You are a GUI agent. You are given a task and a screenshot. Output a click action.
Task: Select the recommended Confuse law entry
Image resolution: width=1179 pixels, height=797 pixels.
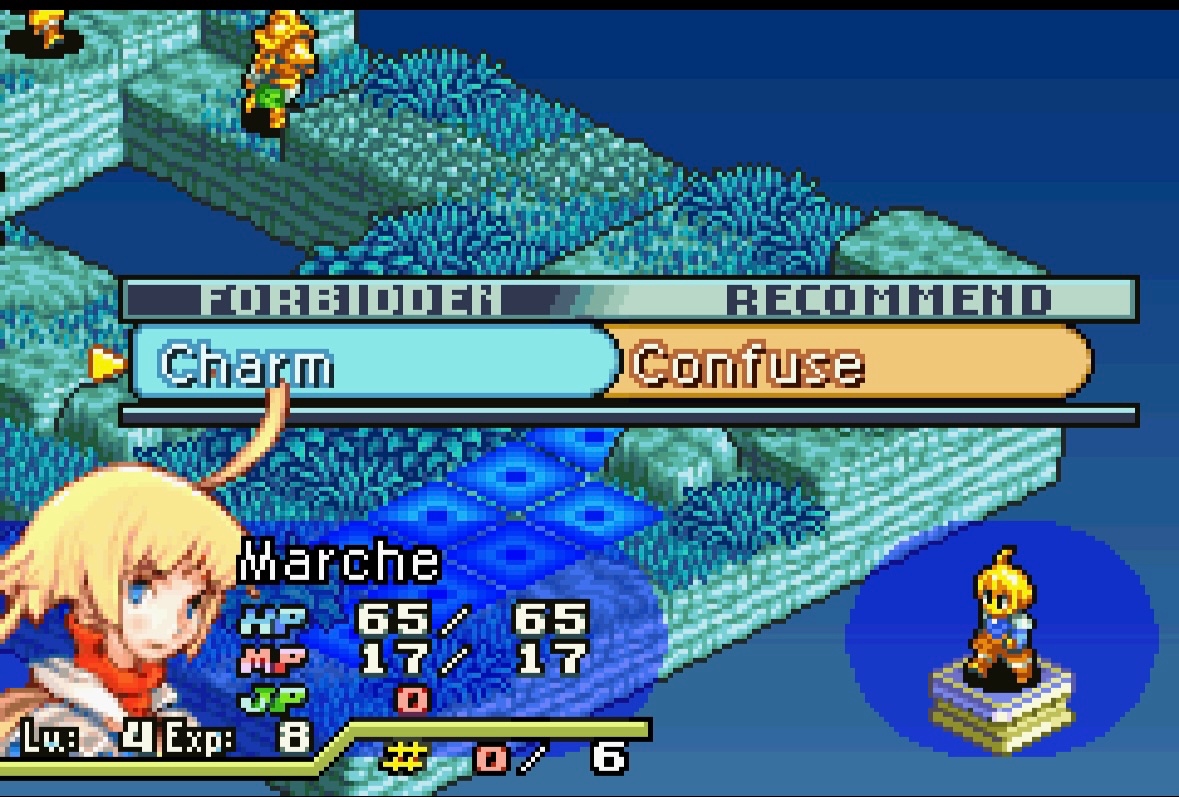tap(850, 363)
